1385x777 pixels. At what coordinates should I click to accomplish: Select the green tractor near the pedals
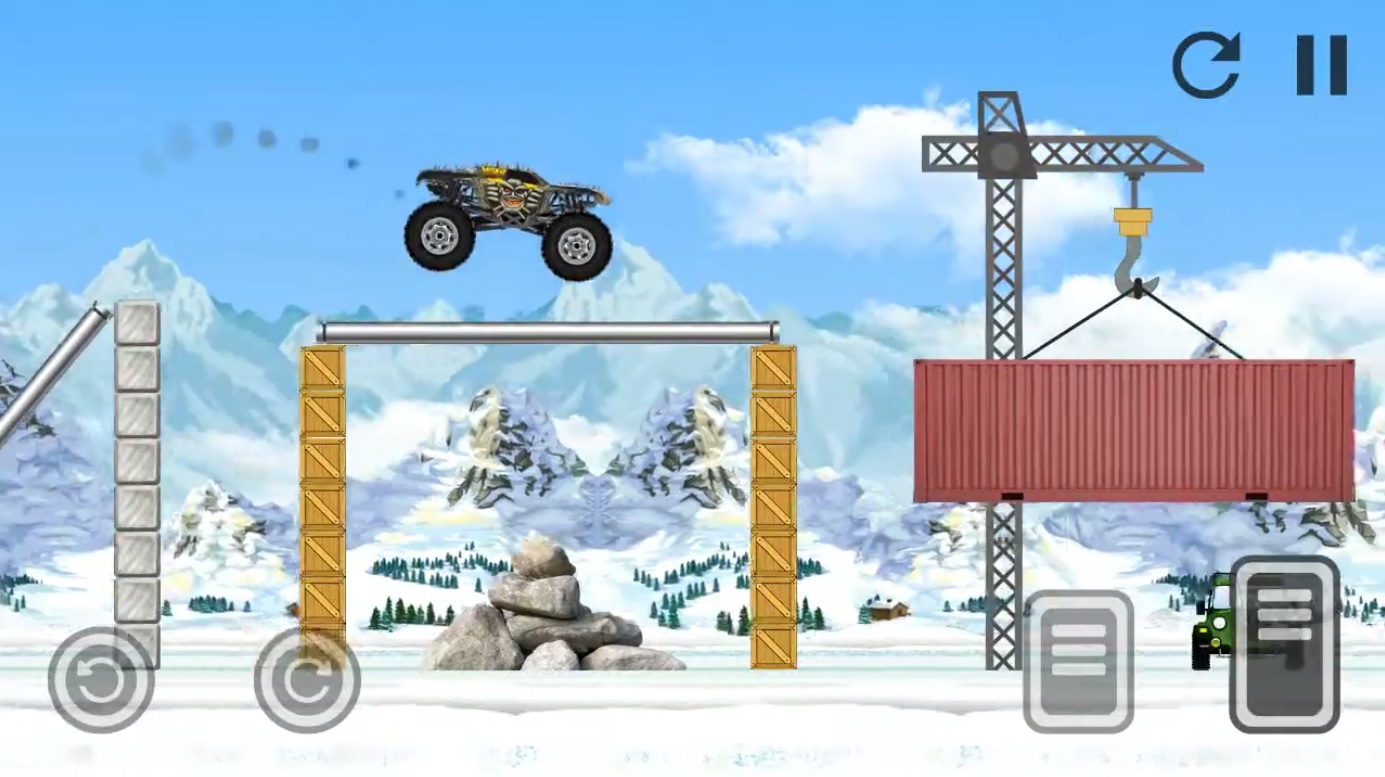point(1213,628)
